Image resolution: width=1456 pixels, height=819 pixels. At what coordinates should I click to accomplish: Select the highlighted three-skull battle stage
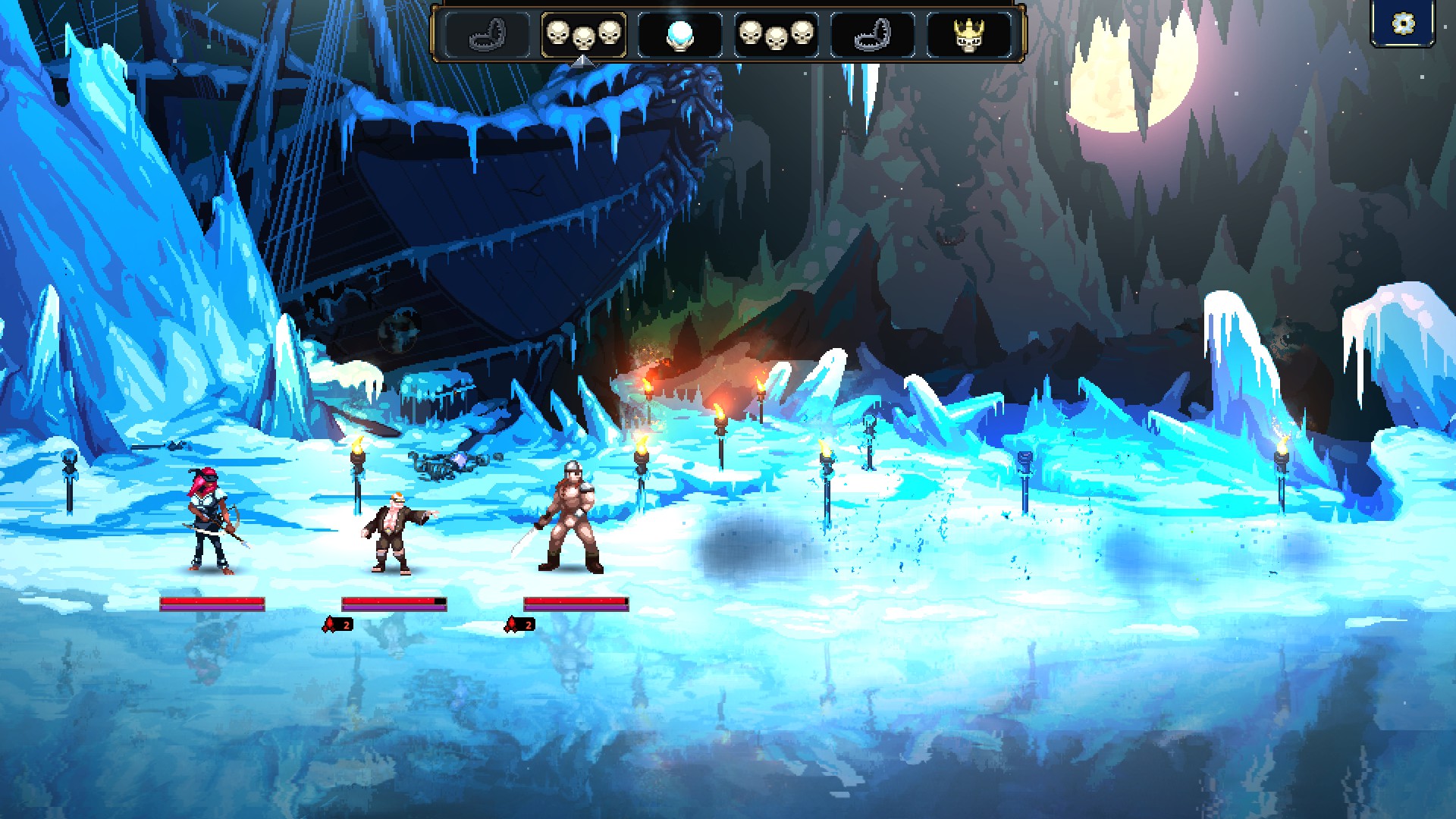coord(583,35)
